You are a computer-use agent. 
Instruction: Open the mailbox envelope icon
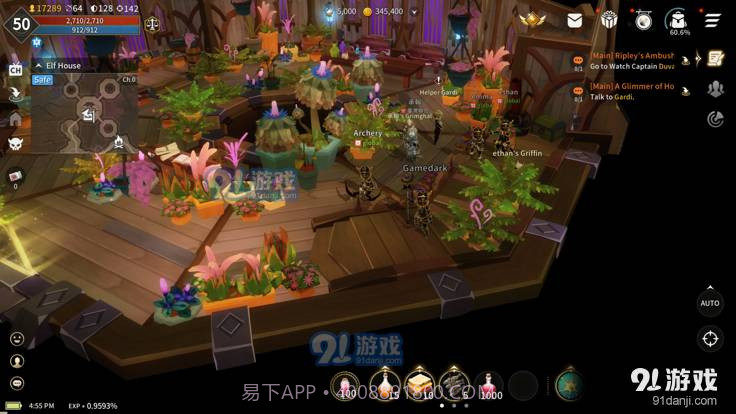click(575, 20)
